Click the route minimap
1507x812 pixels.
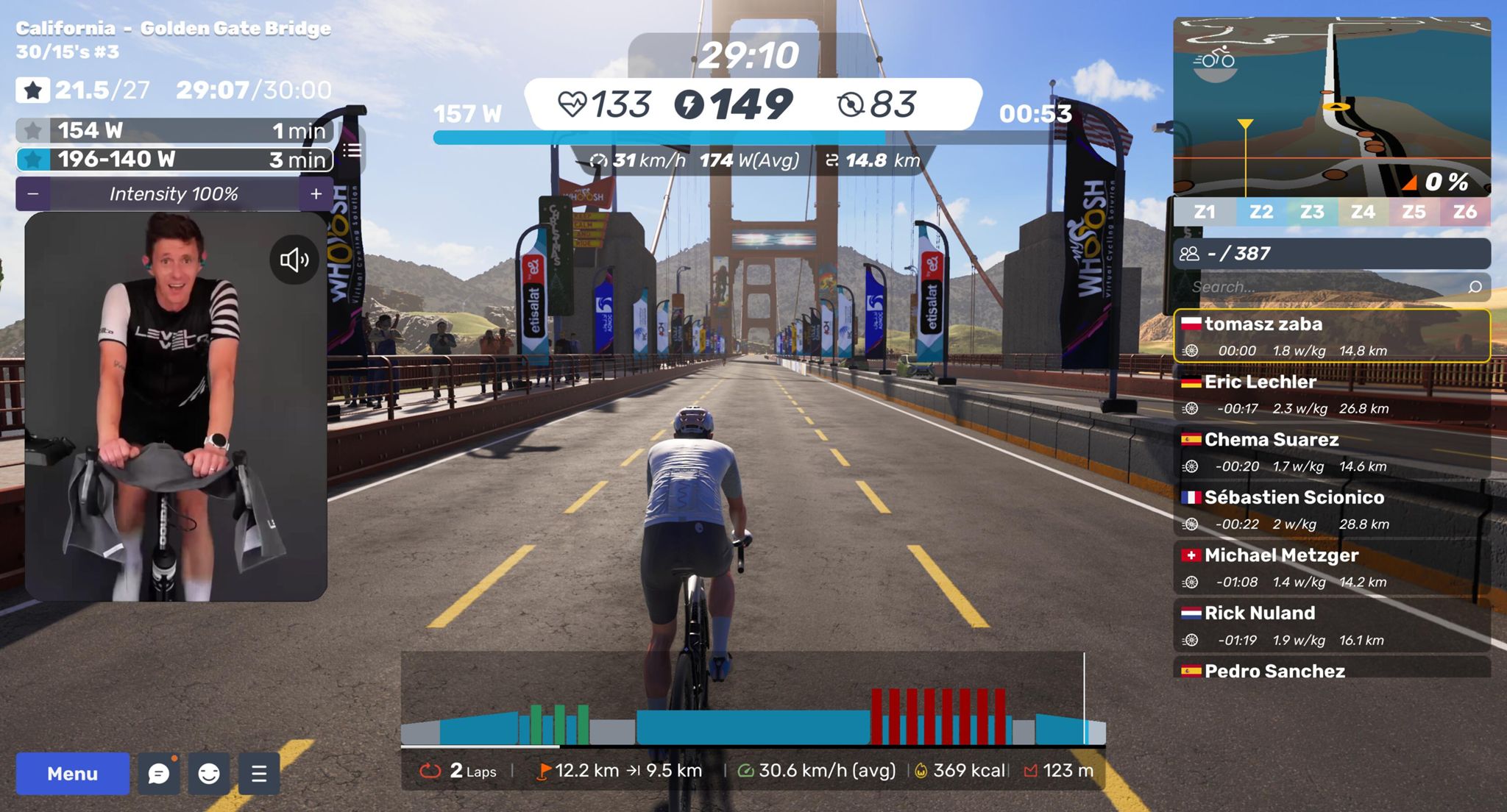click(1332, 107)
